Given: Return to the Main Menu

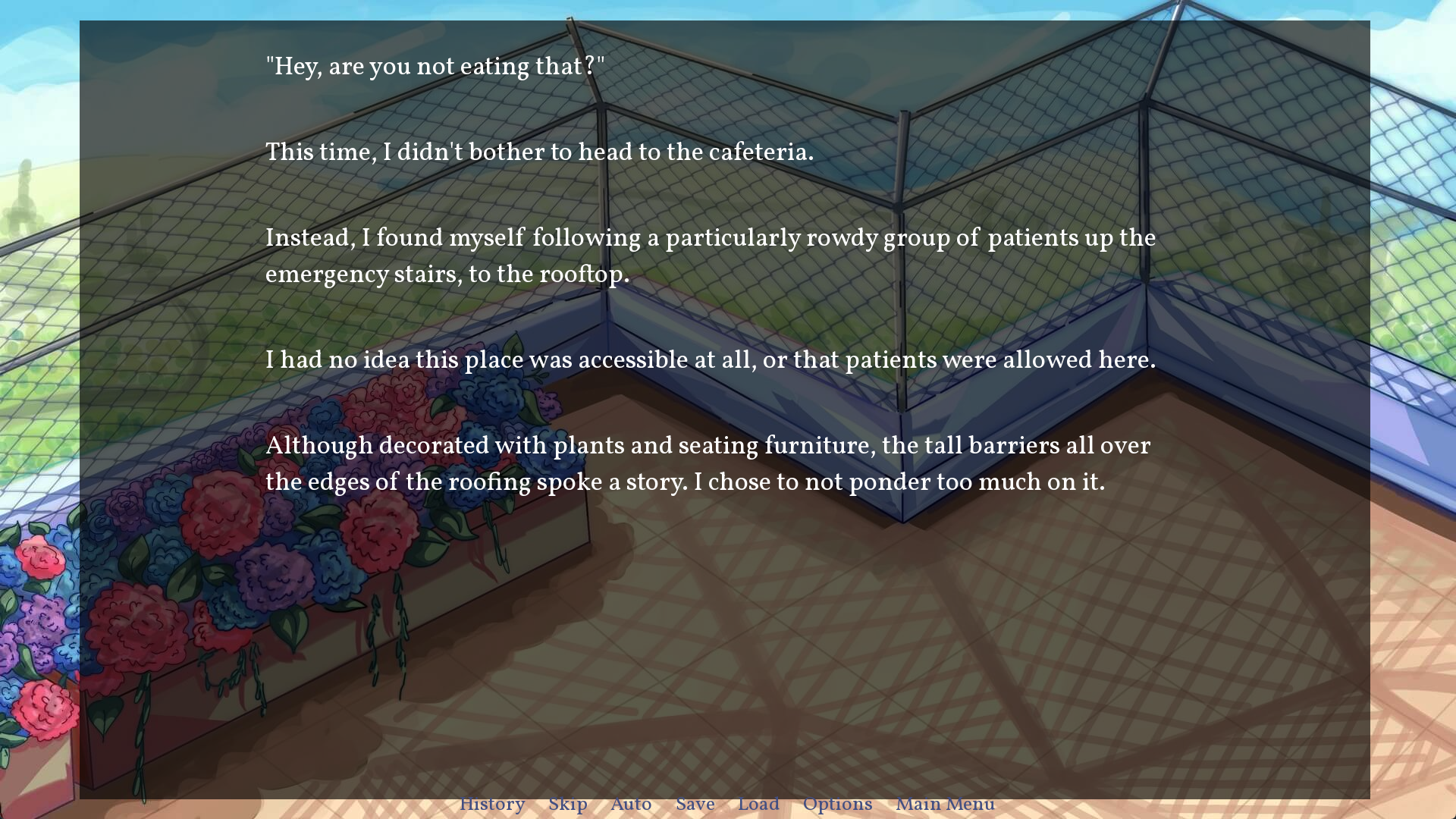Looking at the screenshot, I should point(945,805).
